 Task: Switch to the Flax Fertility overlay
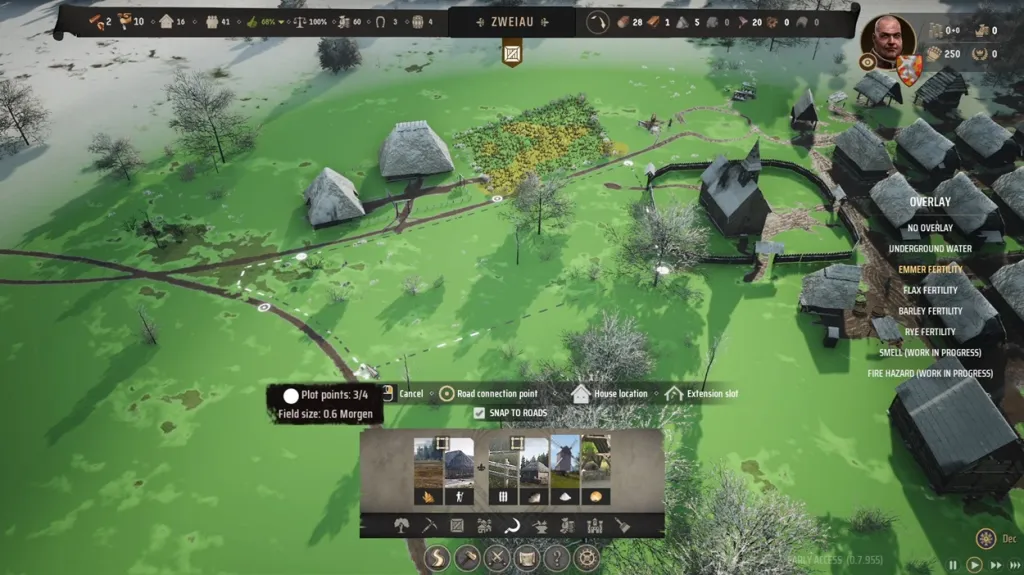pyautogui.click(x=930, y=291)
